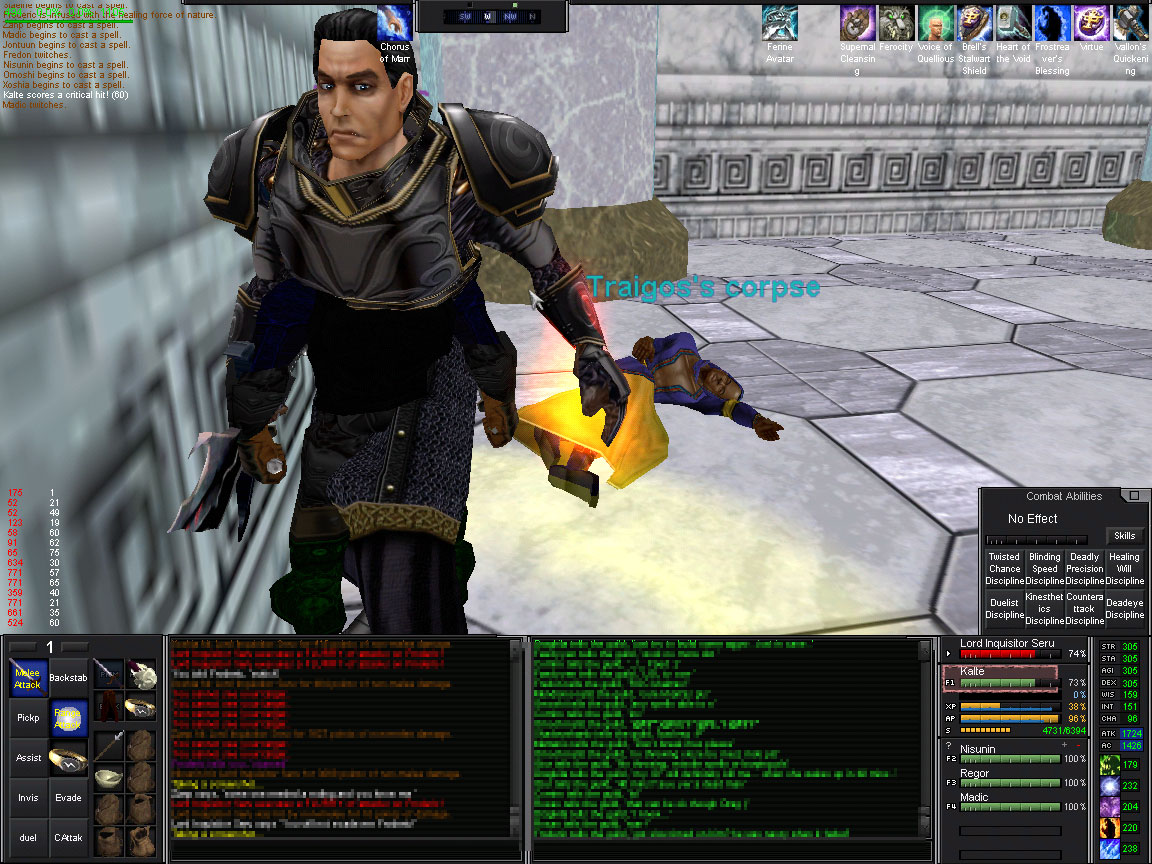This screenshot has width=1152, height=864.
Task: Select the Virtue buff icon
Action: [x=1090, y=23]
